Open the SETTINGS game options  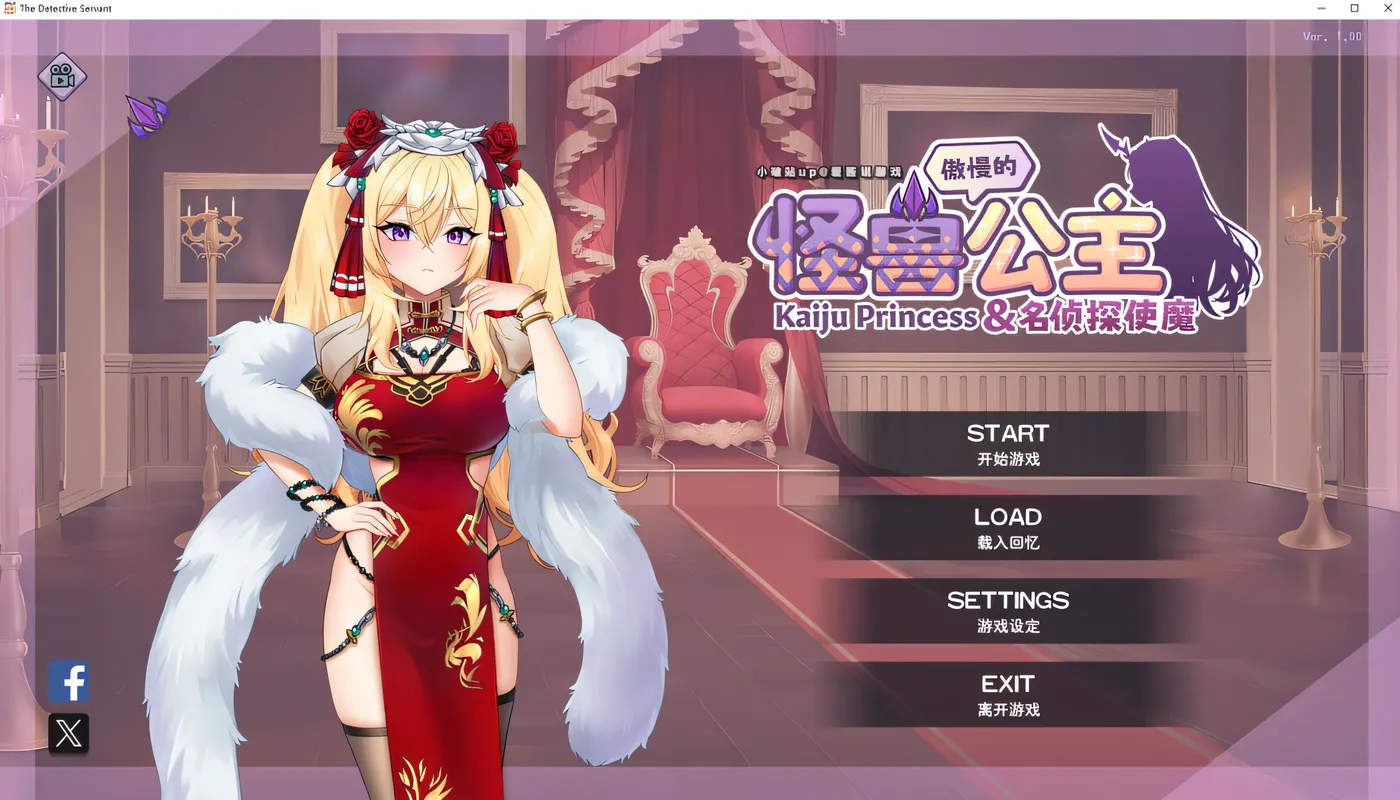point(1008,600)
